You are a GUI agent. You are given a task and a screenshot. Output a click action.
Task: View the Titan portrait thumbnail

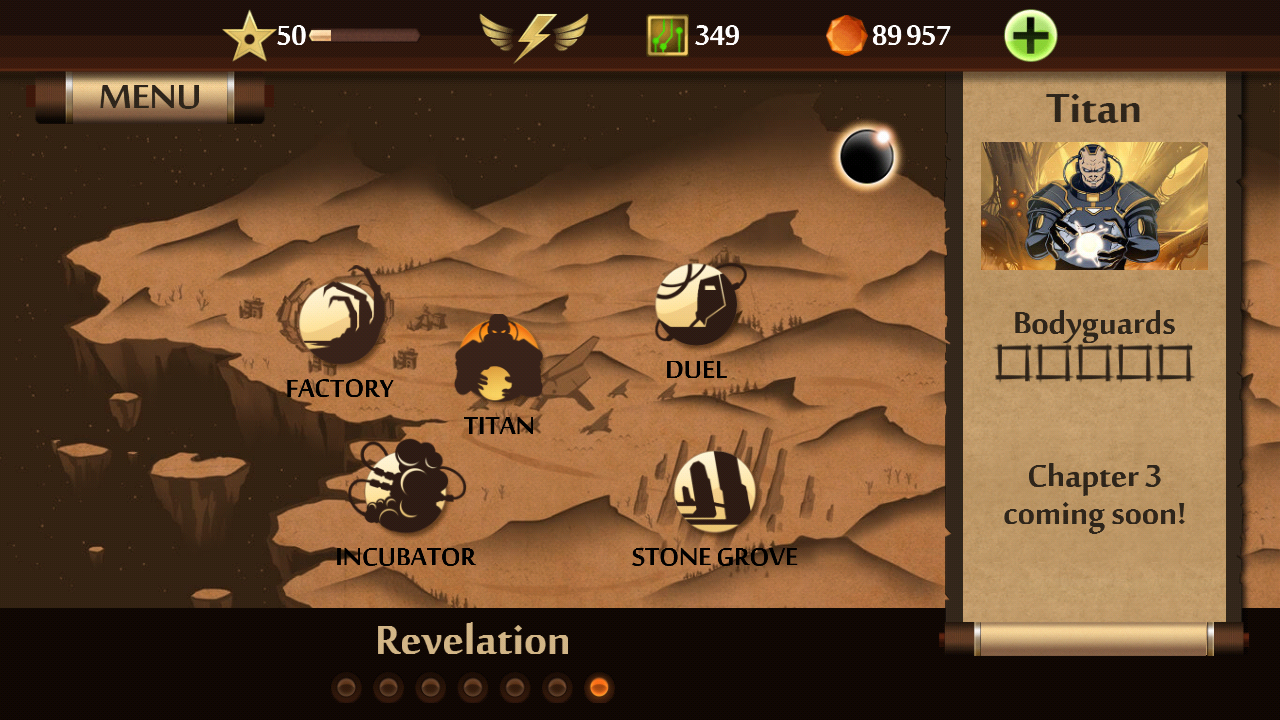1094,206
